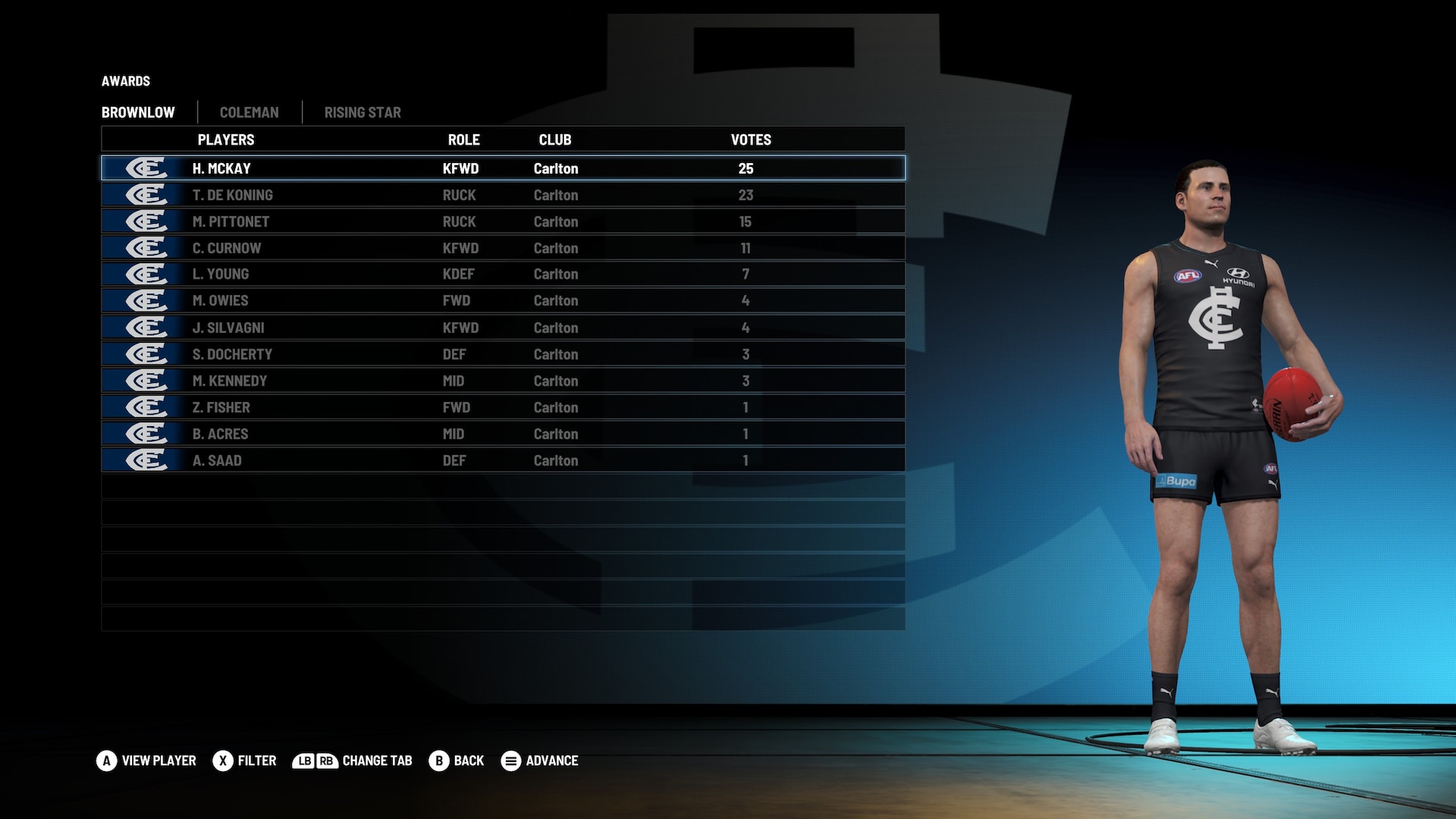
Task: Switch to the Coleman tab
Action: click(249, 112)
